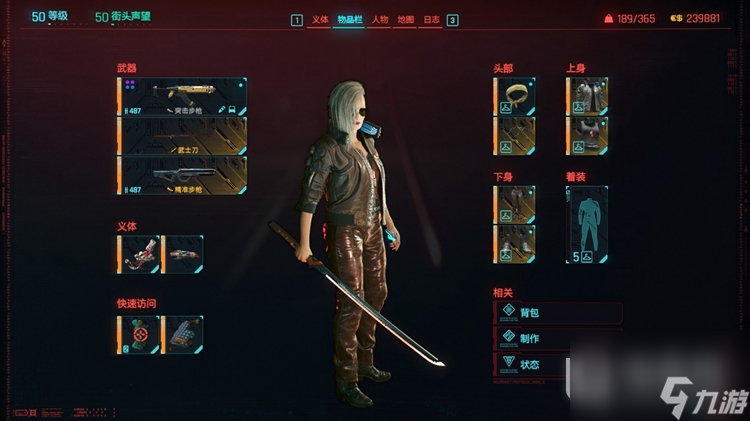The image size is (750, 421).
Task: Open the 人物 tab
Action: (380, 20)
